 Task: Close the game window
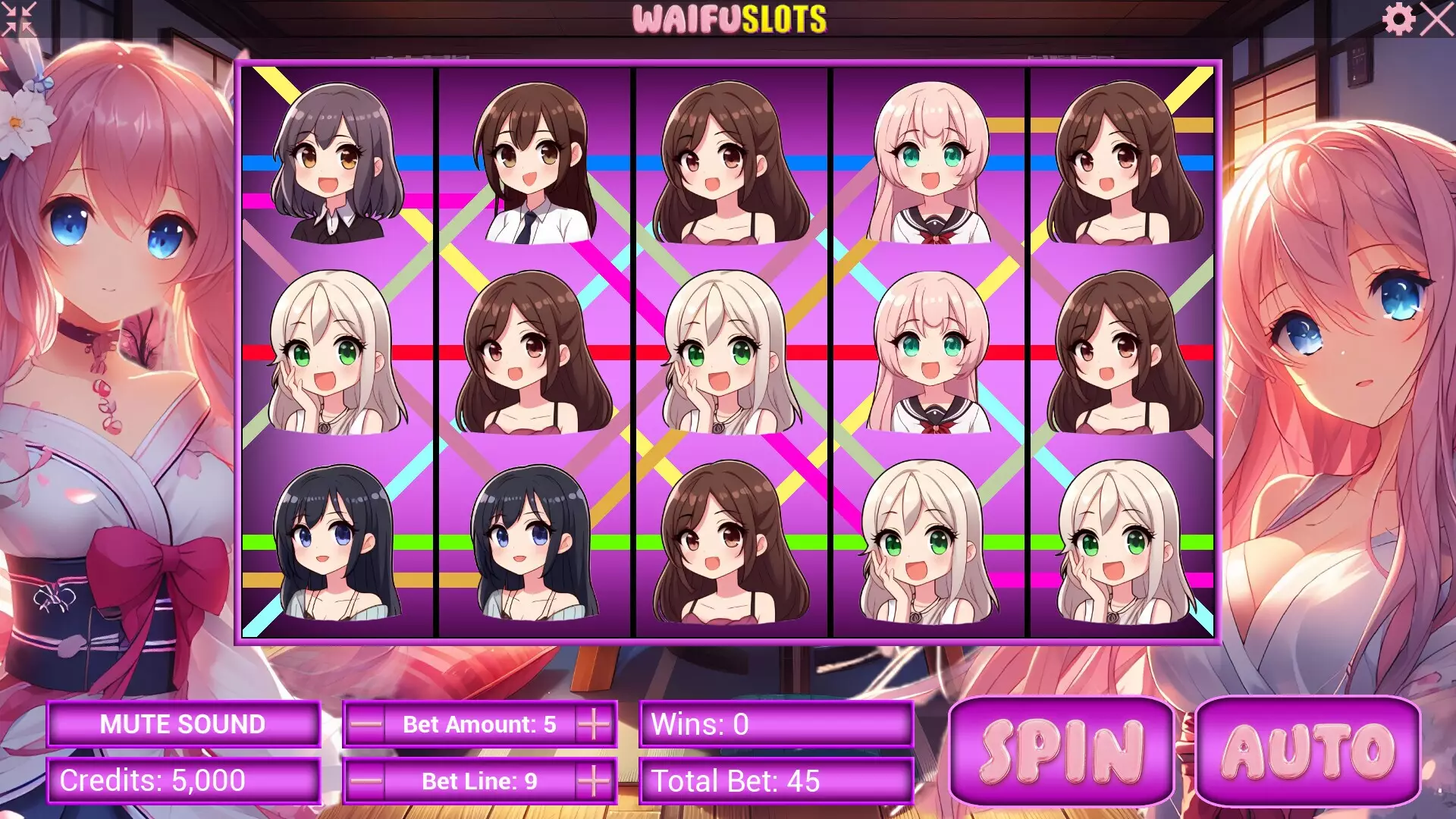click(1436, 19)
